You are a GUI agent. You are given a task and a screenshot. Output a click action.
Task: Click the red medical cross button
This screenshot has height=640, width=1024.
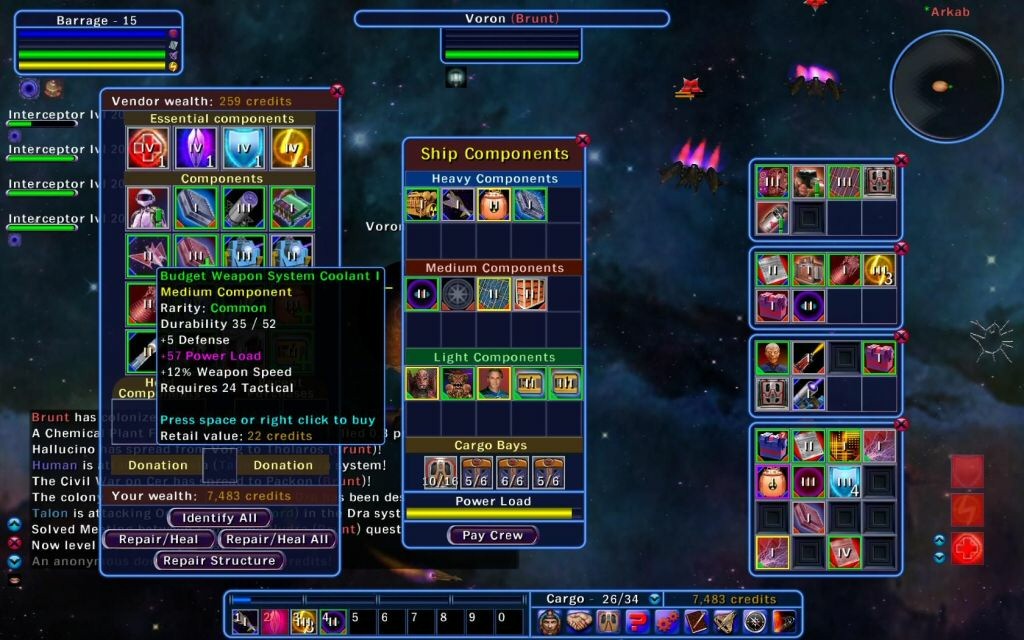tap(967, 549)
